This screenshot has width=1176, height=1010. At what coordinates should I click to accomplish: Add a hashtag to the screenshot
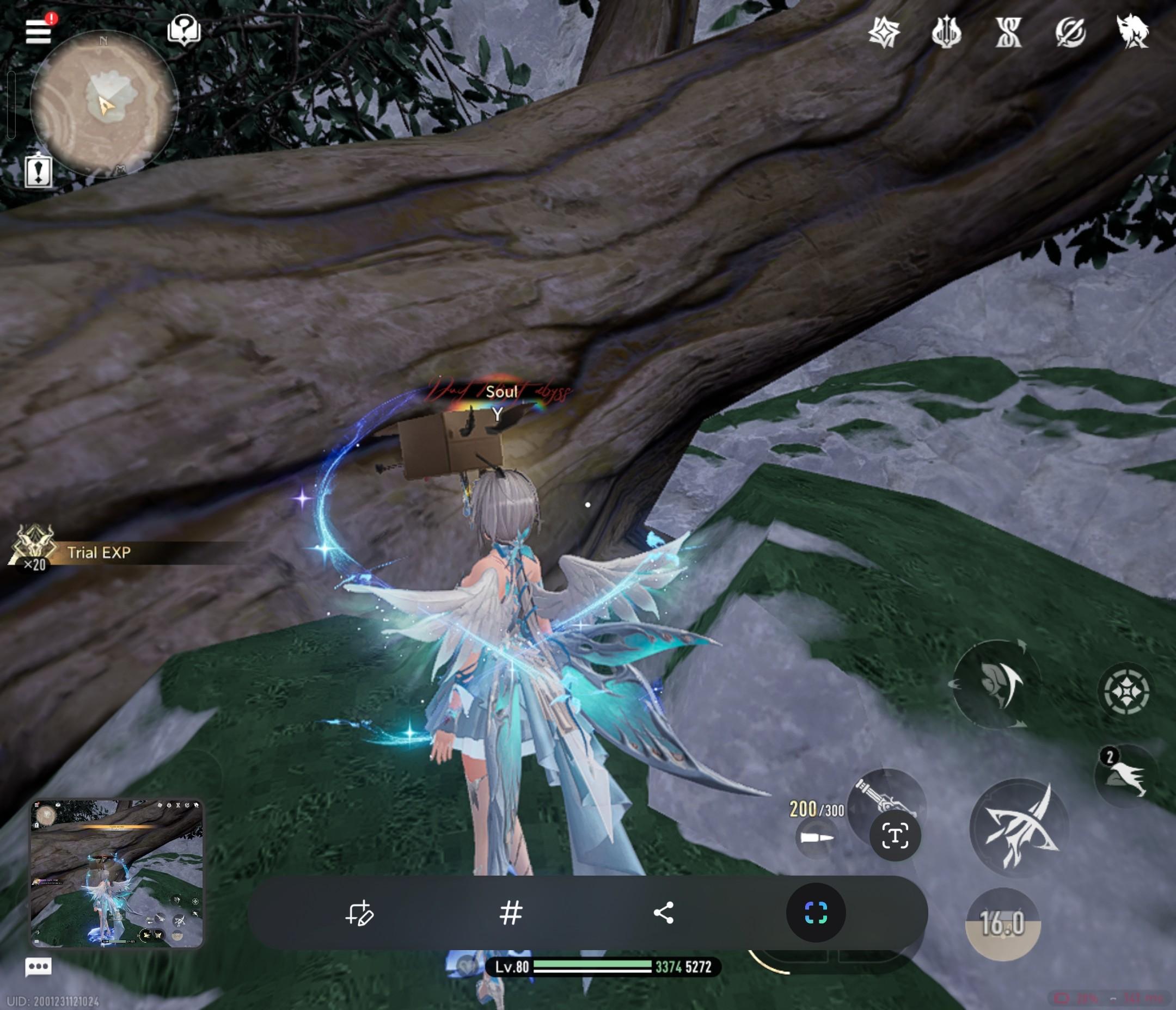pos(511,913)
